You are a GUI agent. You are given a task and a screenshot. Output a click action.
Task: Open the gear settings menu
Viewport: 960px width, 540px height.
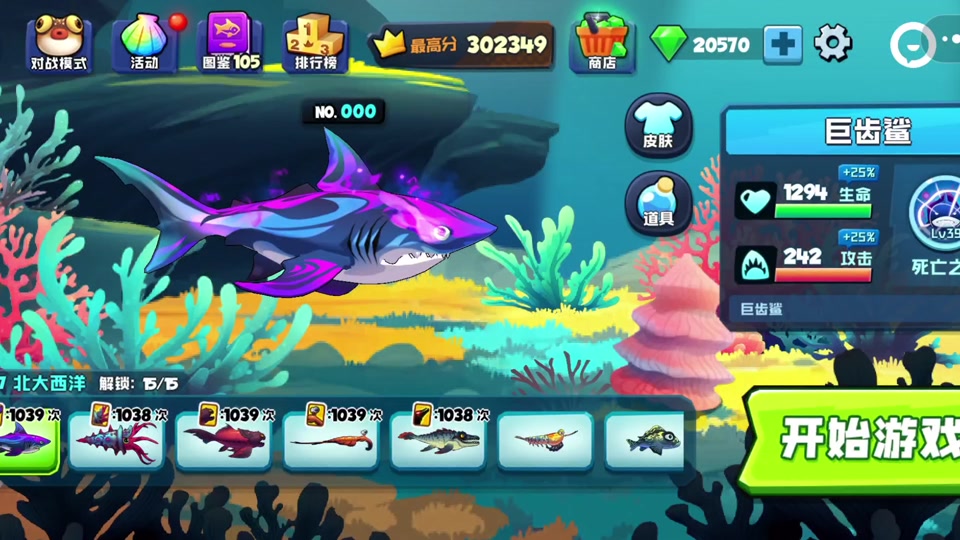(833, 43)
